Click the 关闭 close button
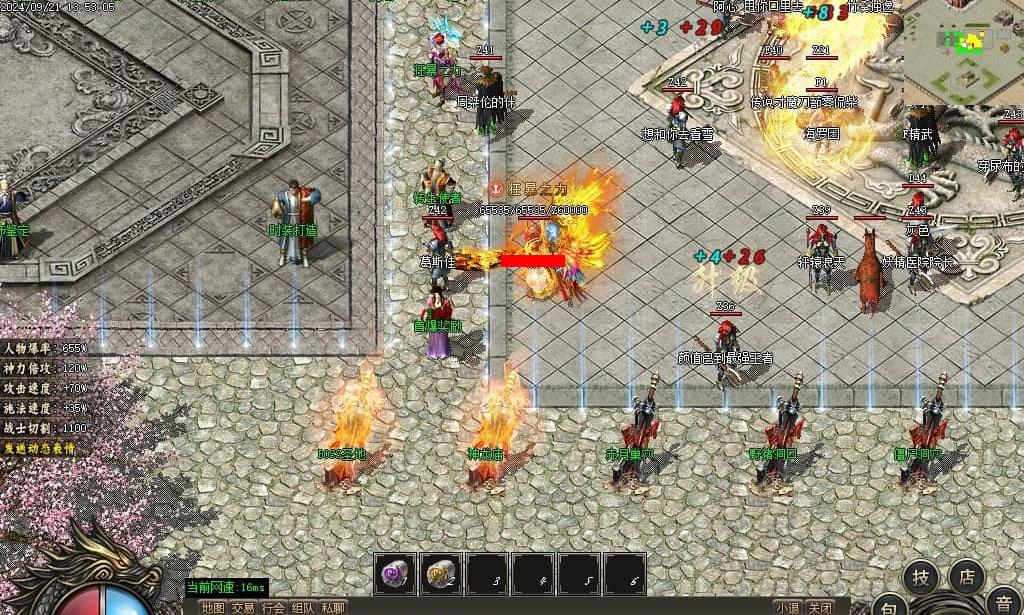The height and width of the screenshot is (615, 1029). pyautogui.click(x=820, y=607)
